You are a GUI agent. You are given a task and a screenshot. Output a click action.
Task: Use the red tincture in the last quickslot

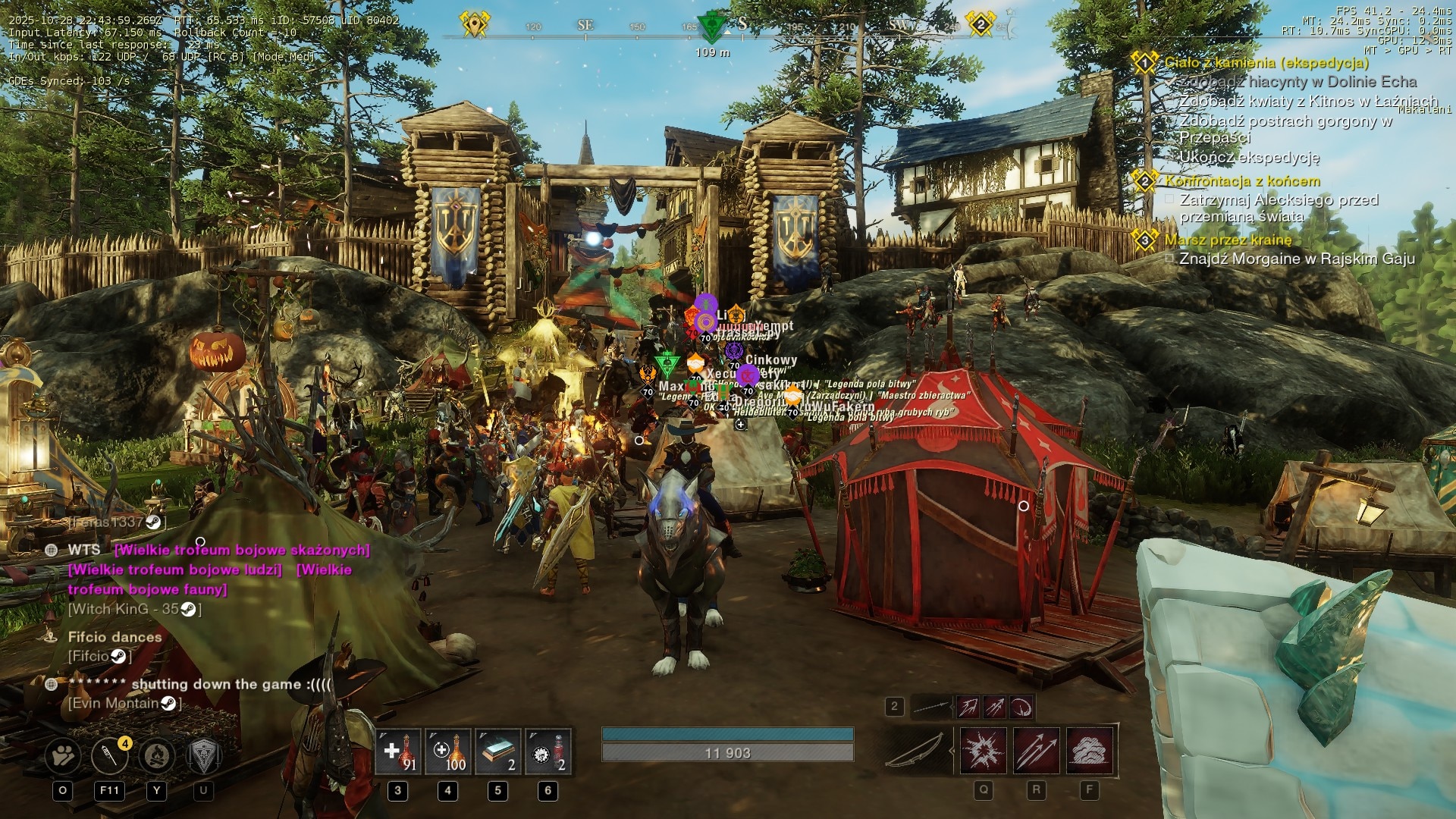coord(548,752)
